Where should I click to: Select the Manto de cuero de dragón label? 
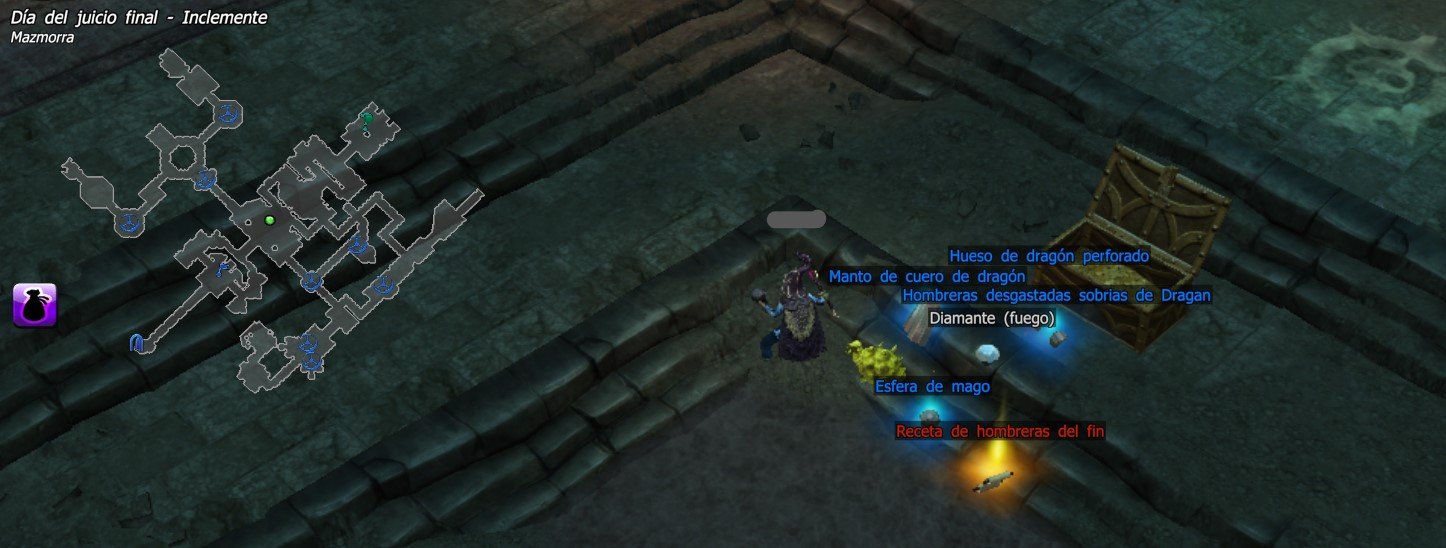coord(927,276)
